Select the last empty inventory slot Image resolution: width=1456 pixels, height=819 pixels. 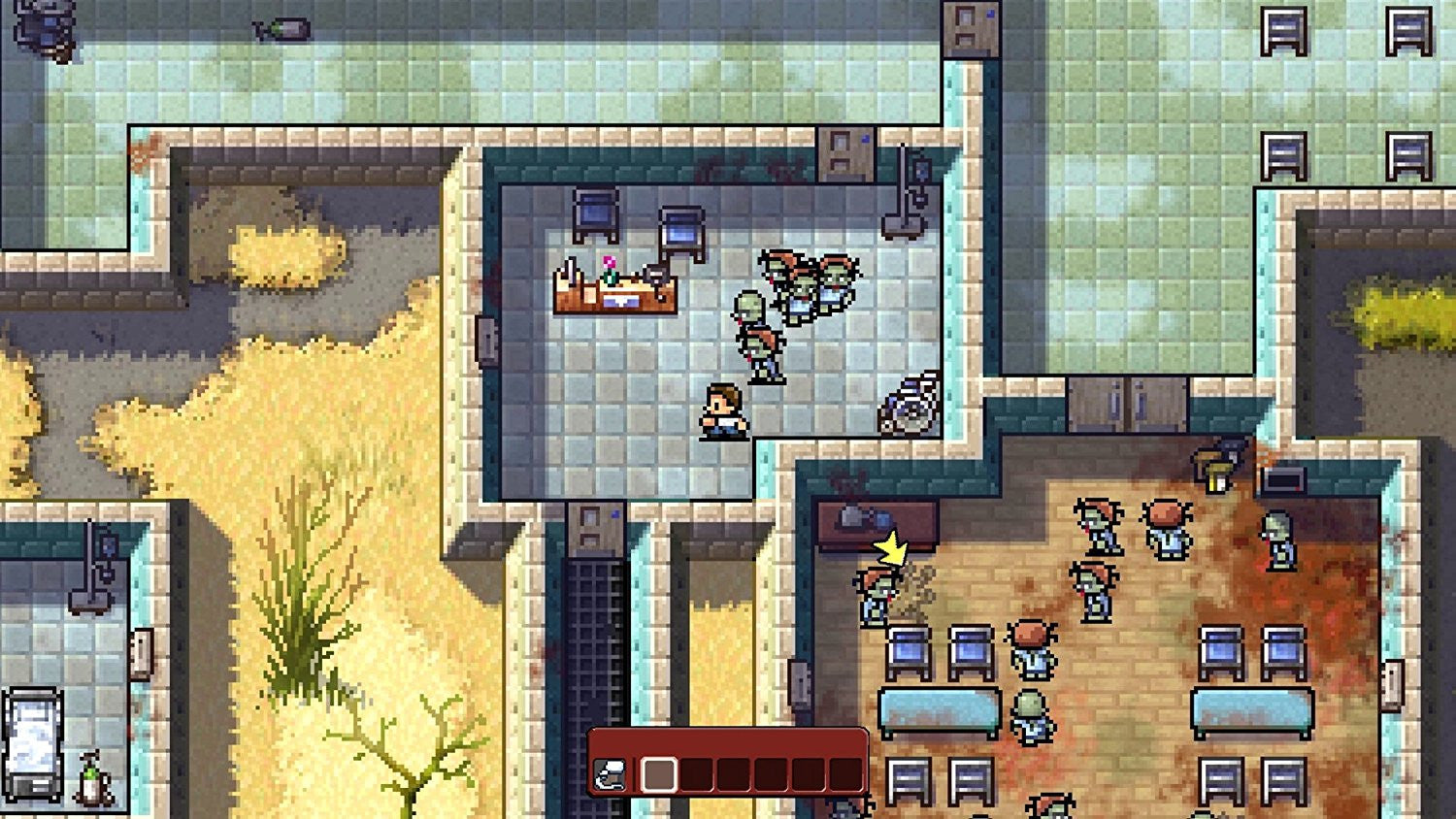(x=846, y=774)
